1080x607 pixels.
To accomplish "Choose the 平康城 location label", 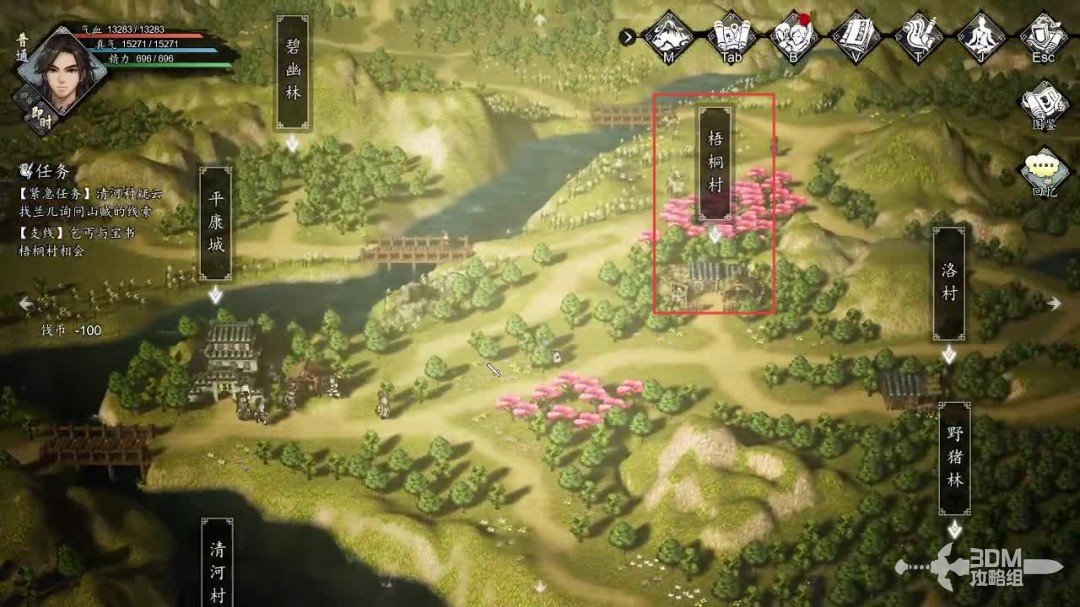I will pos(215,222).
